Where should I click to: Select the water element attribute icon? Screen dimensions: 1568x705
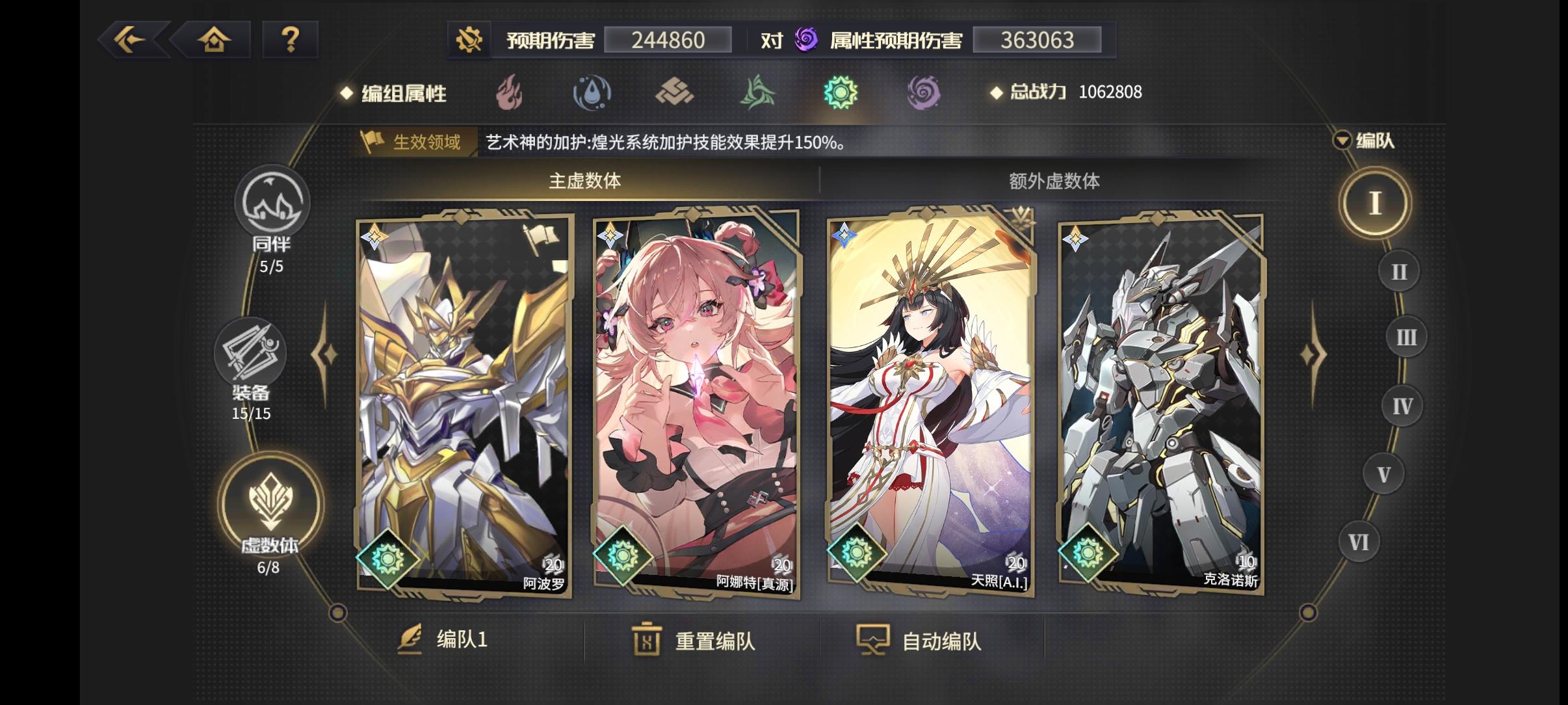tap(593, 93)
